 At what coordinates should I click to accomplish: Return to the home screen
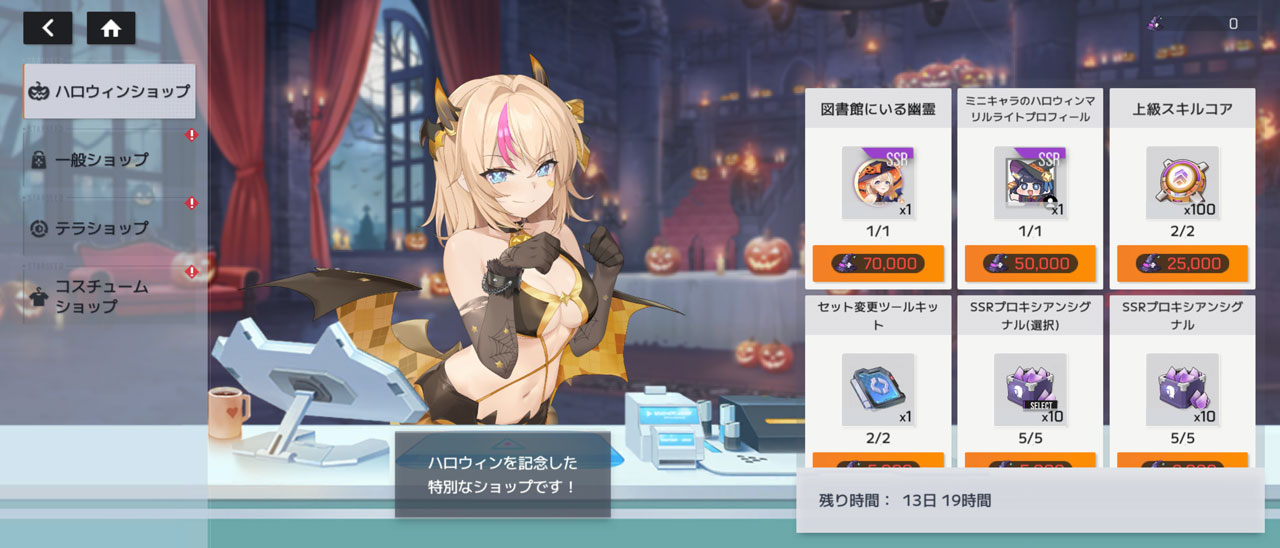coord(111,28)
